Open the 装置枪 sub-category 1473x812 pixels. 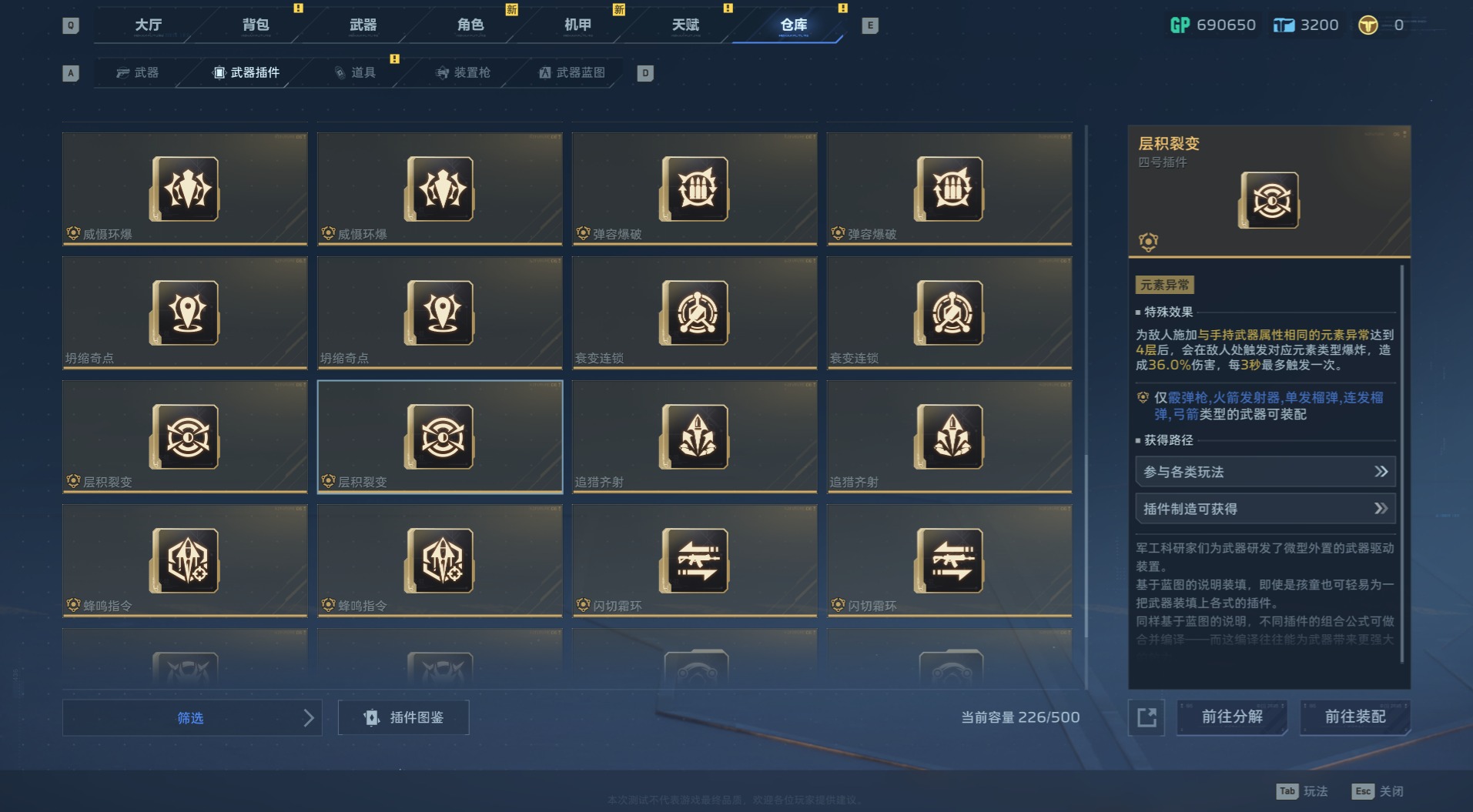tap(464, 72)
